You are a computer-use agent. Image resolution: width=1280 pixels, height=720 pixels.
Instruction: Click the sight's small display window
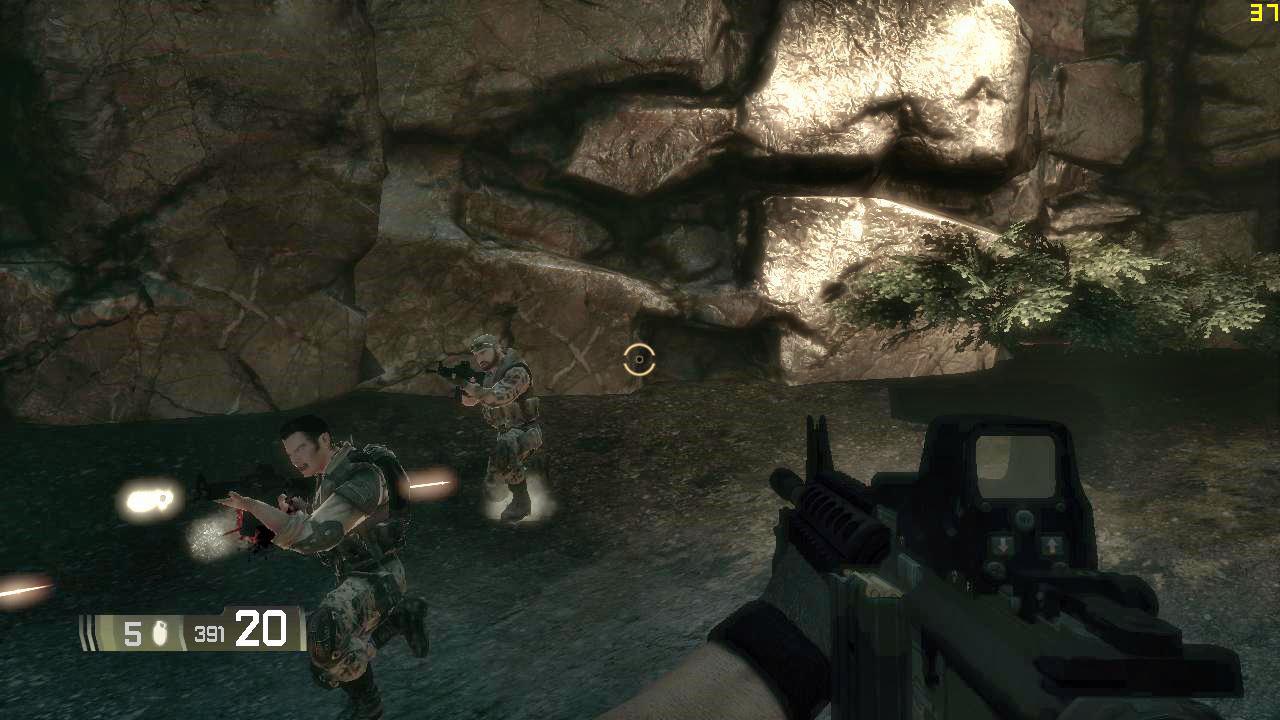1016,465
